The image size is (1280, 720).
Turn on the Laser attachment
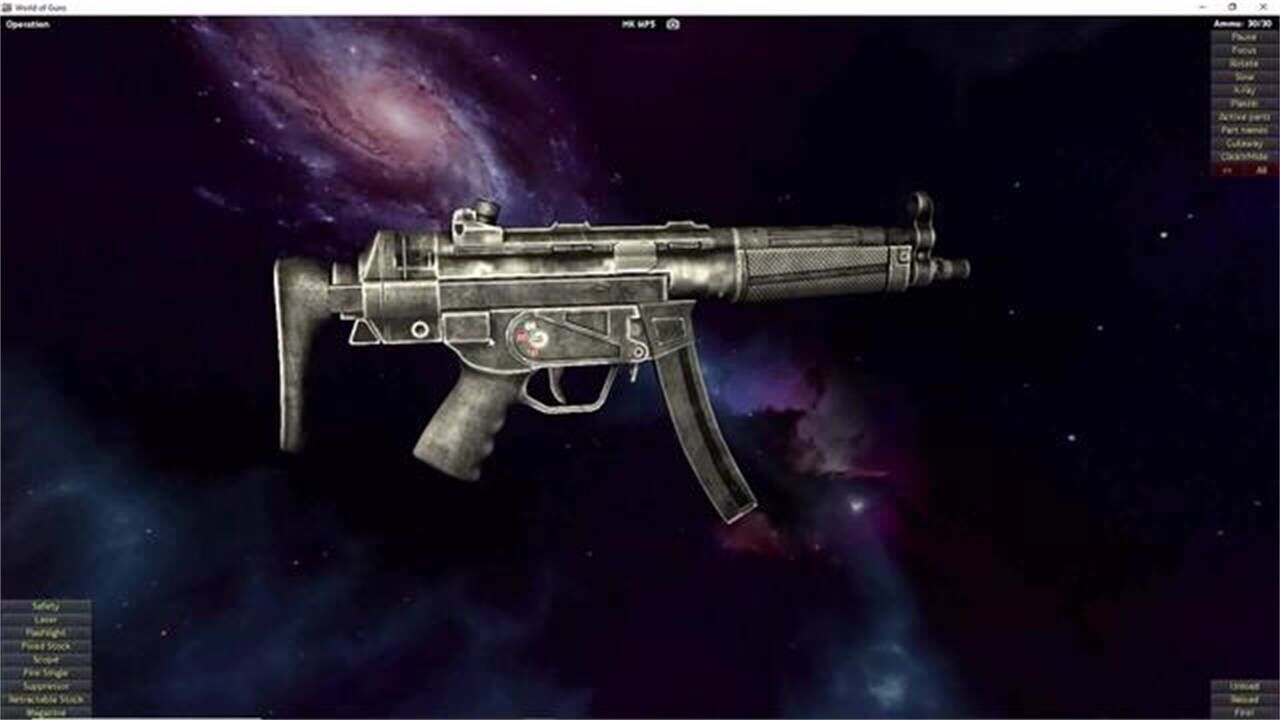tap(45, 620)
